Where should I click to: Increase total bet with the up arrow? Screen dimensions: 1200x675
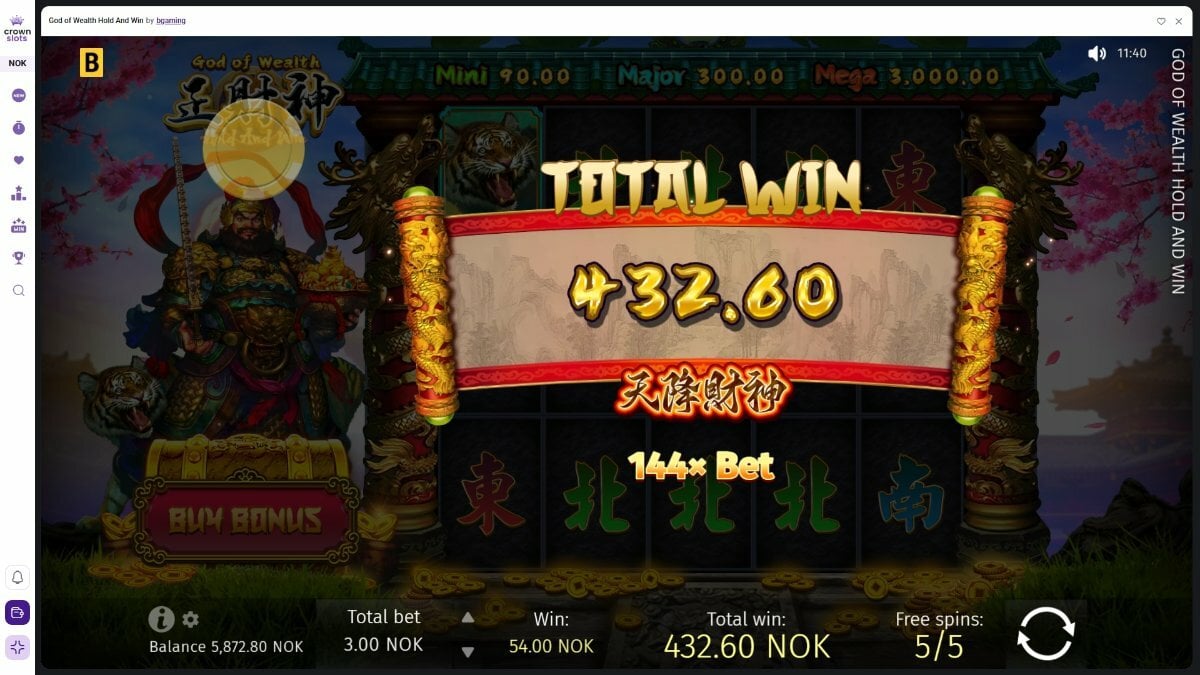point(467,618)
